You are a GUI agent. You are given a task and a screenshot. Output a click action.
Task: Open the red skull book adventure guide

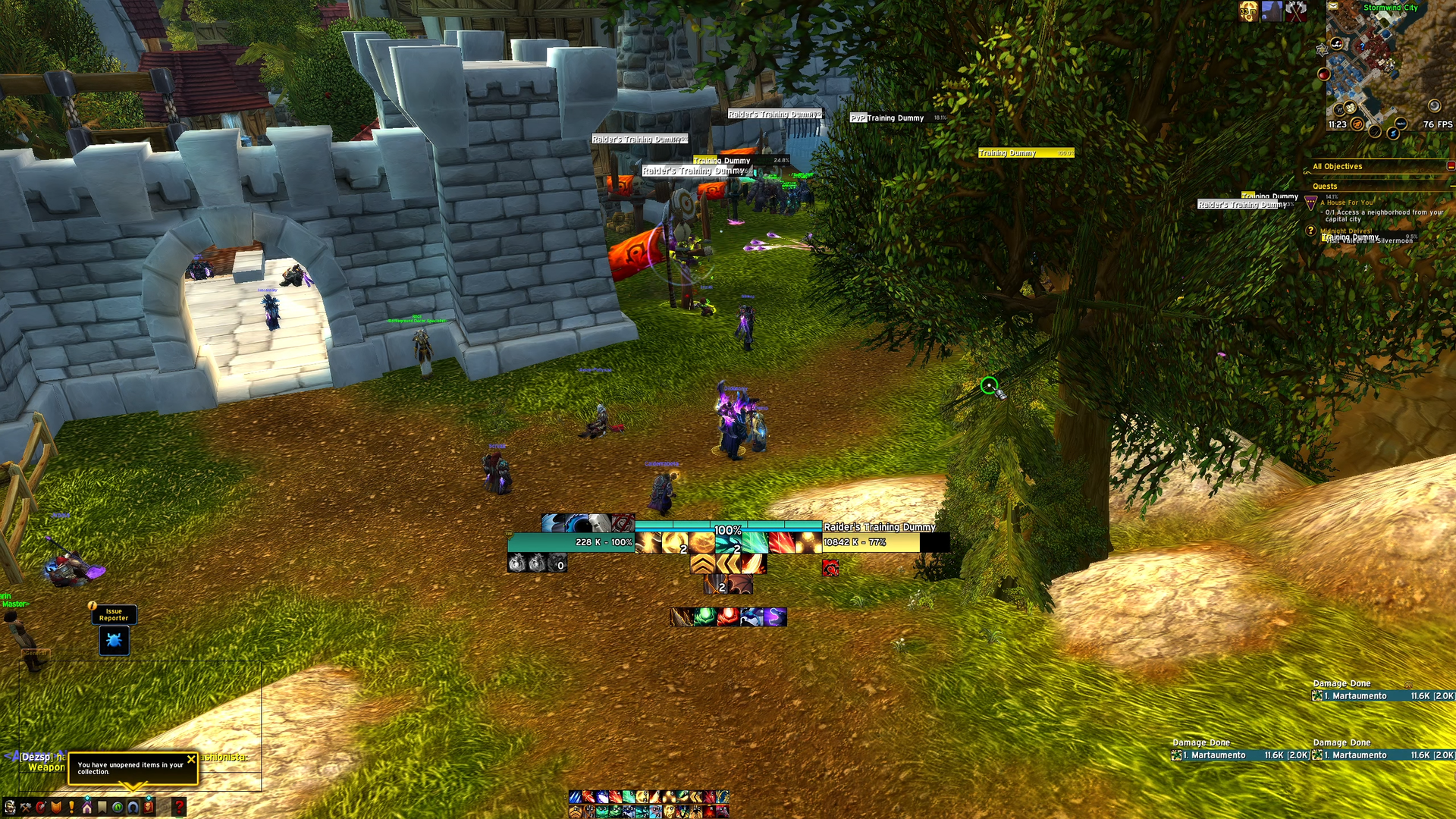tap(149, 807)
